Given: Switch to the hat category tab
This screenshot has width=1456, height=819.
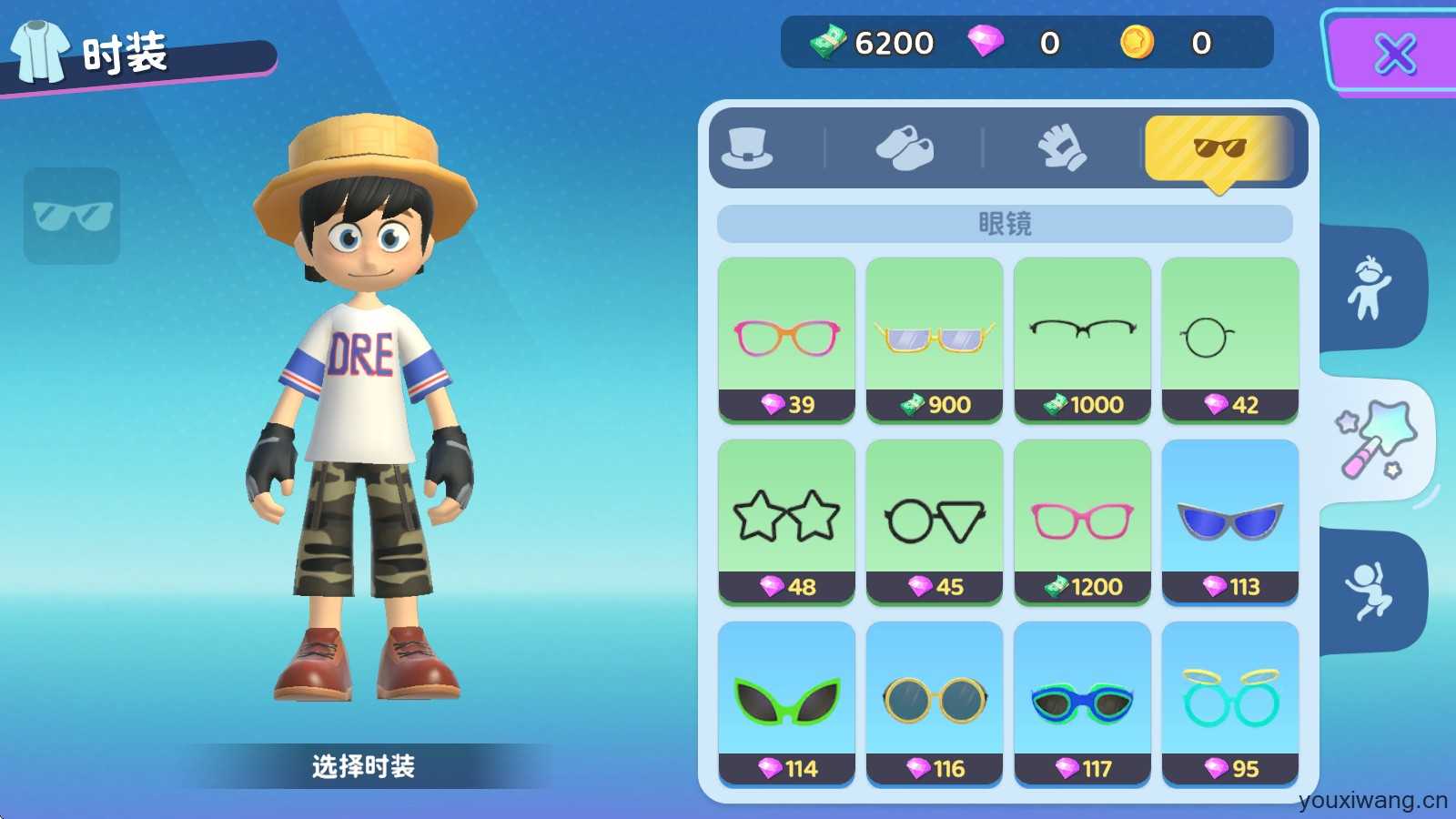Looking at the screenshot, I should 747,148.
